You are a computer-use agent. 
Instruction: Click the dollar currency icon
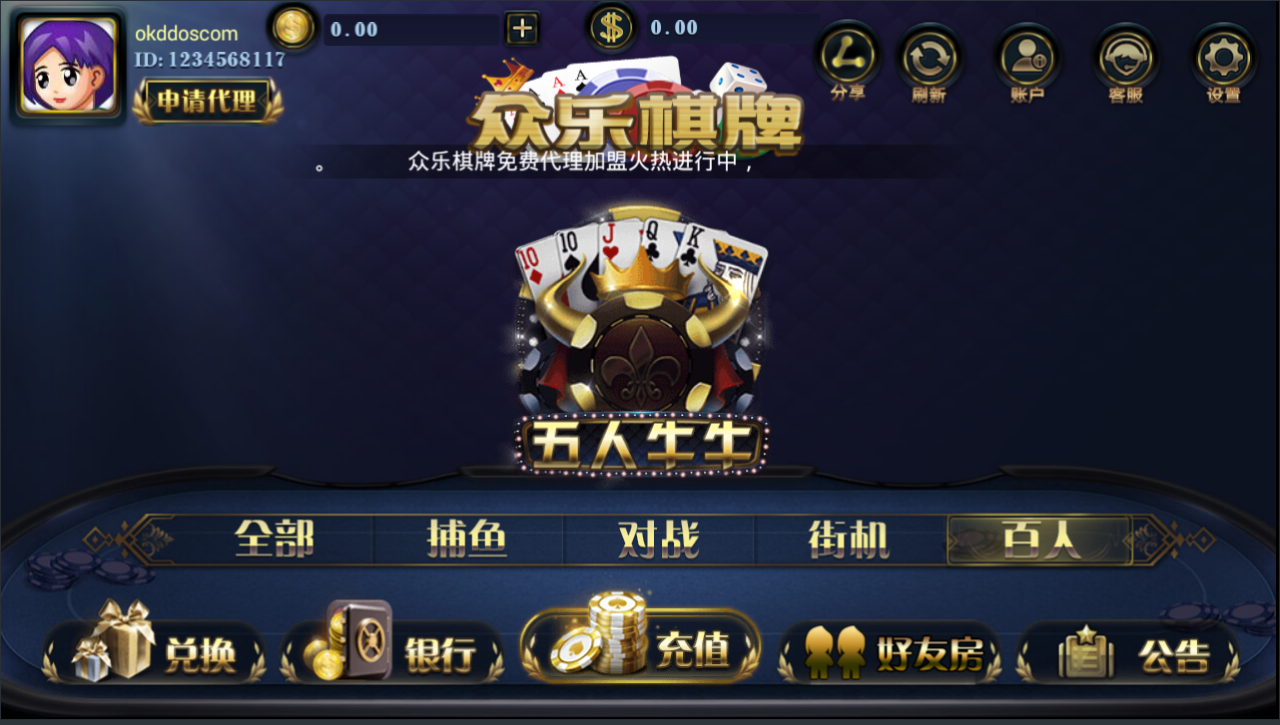(611, 27)
